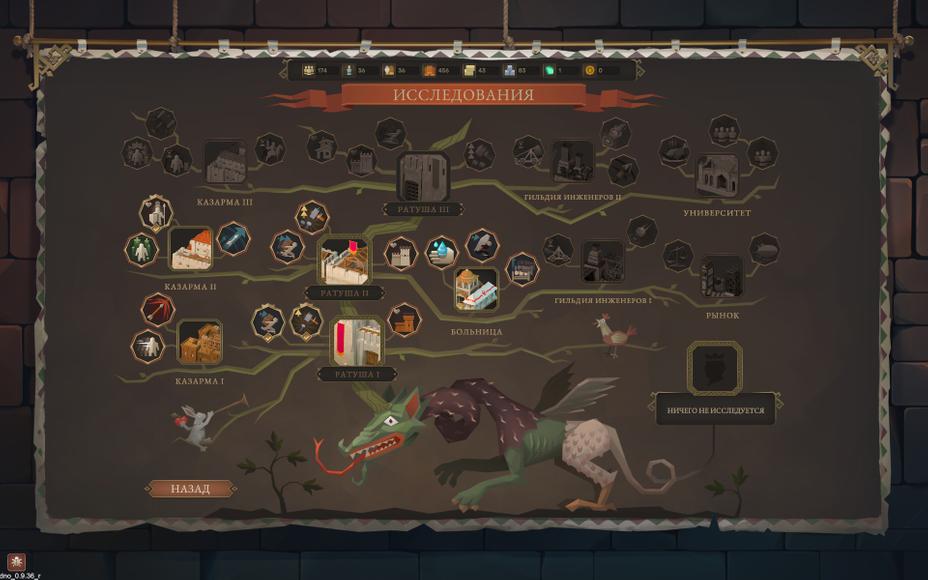This screenshot has width=928, height=580.
Task: Go back with the НАЗАД button
Action: pyautogui.click(x=190, y=489)
